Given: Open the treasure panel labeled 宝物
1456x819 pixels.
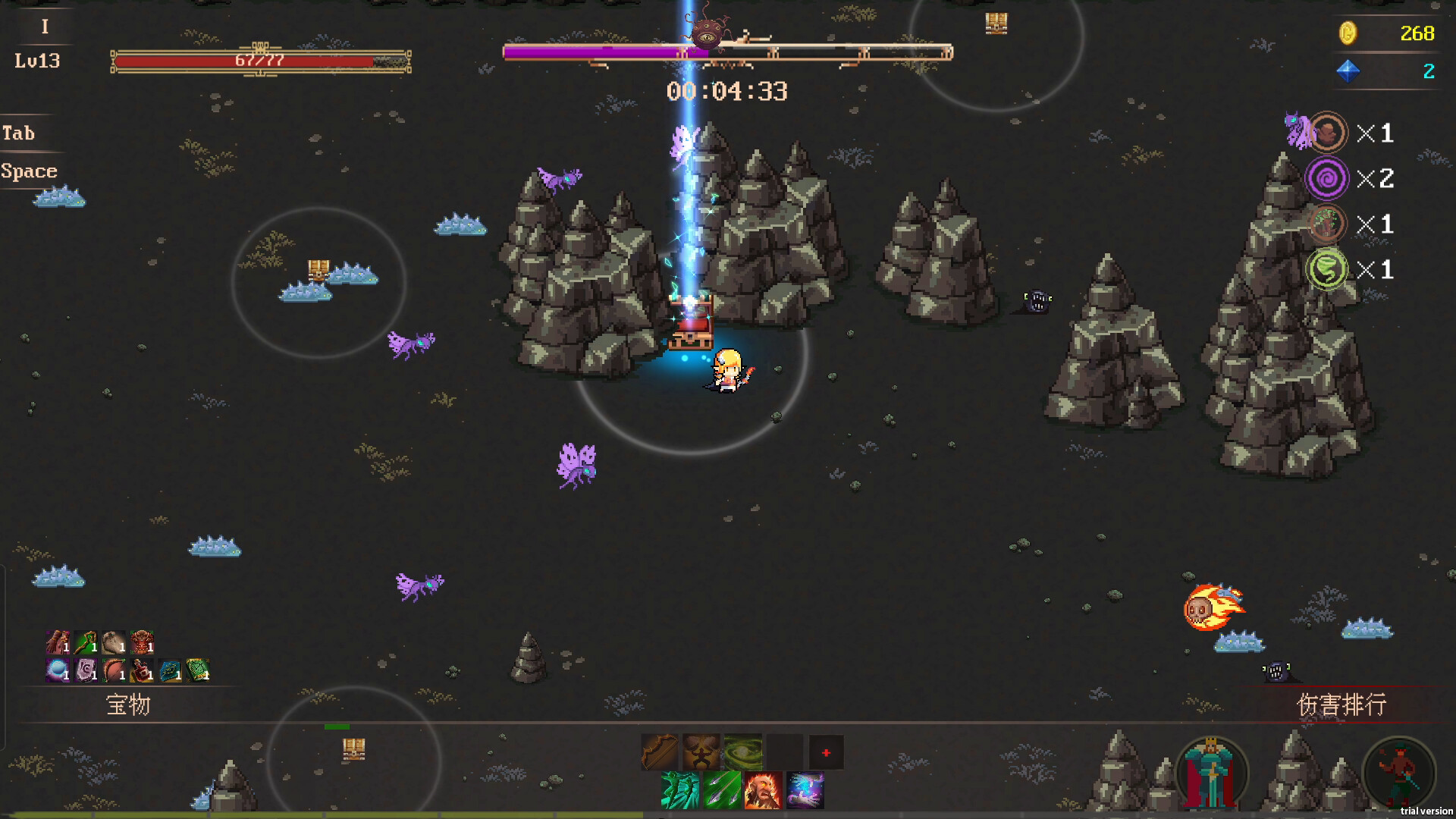Looking at the screenshot, I should click(x=129, y=705).
